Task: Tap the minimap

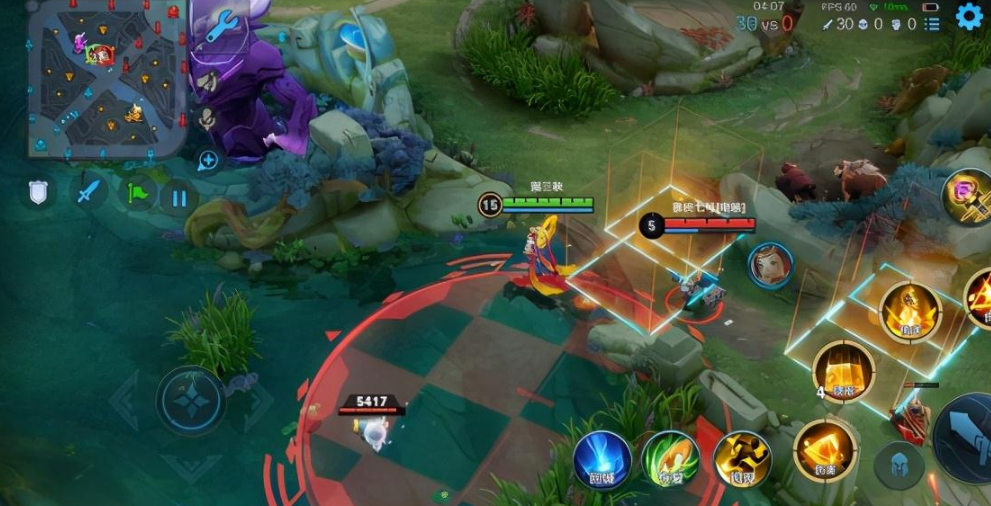Action: click(x=106, y=78)
